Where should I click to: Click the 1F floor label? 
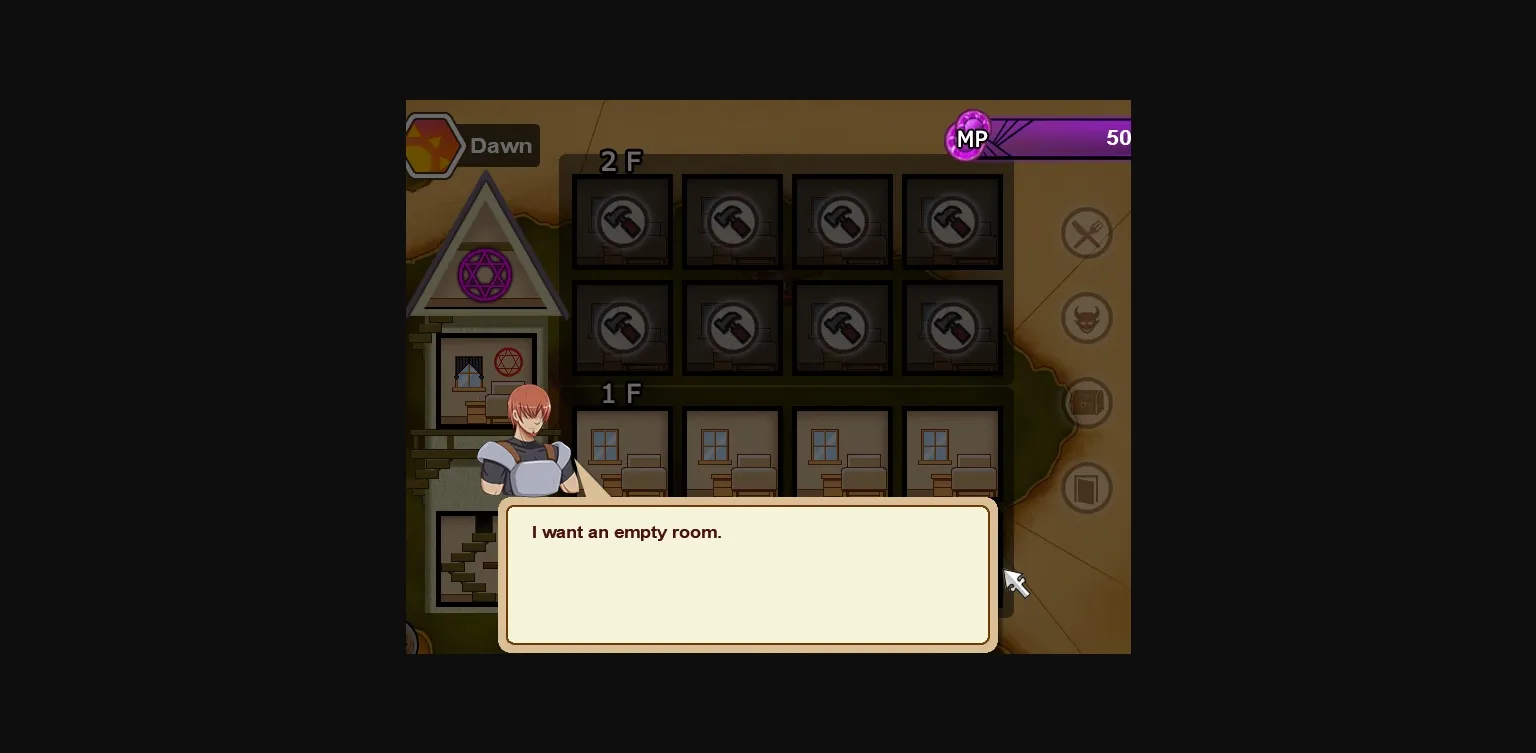click(x=620, y=393)
